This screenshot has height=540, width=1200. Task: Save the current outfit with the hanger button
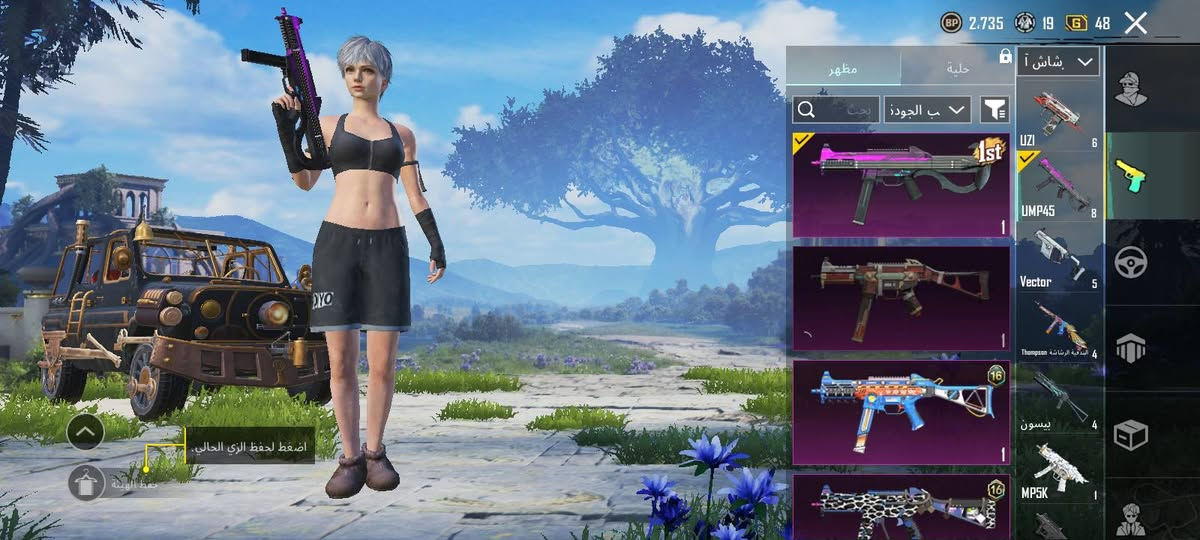[x=86, y=483]
